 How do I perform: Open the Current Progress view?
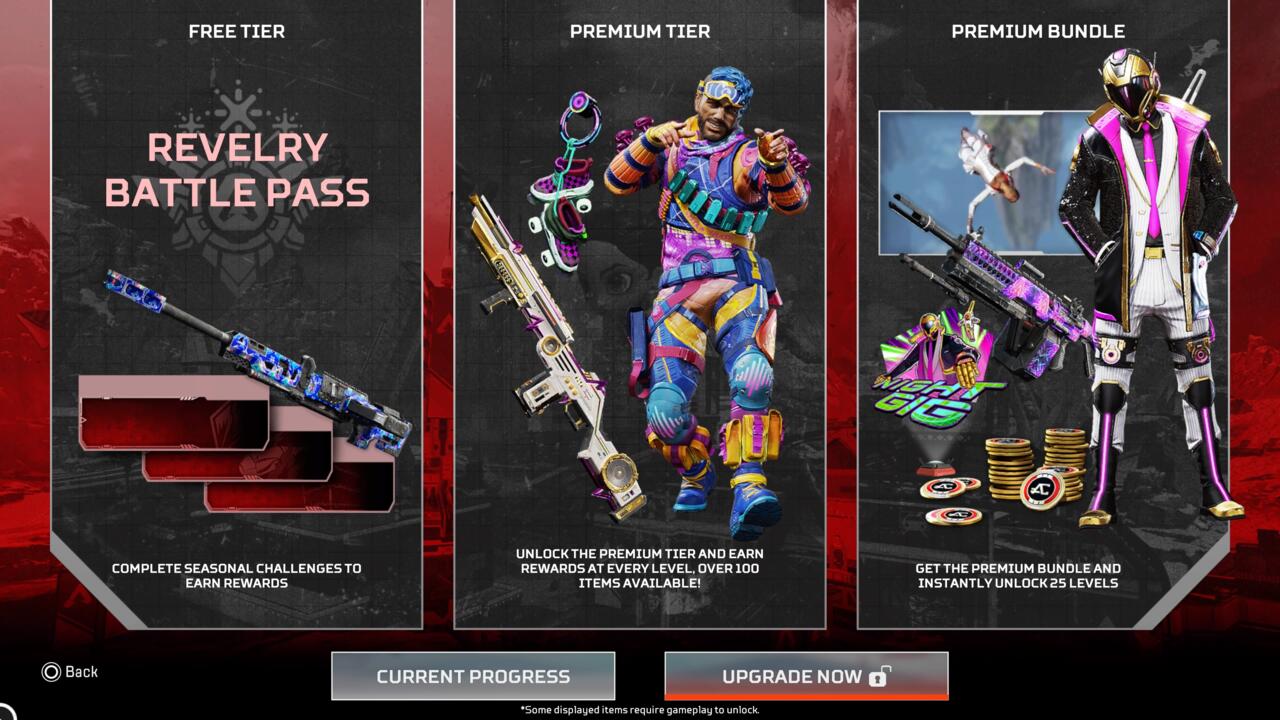click(473, 676)
